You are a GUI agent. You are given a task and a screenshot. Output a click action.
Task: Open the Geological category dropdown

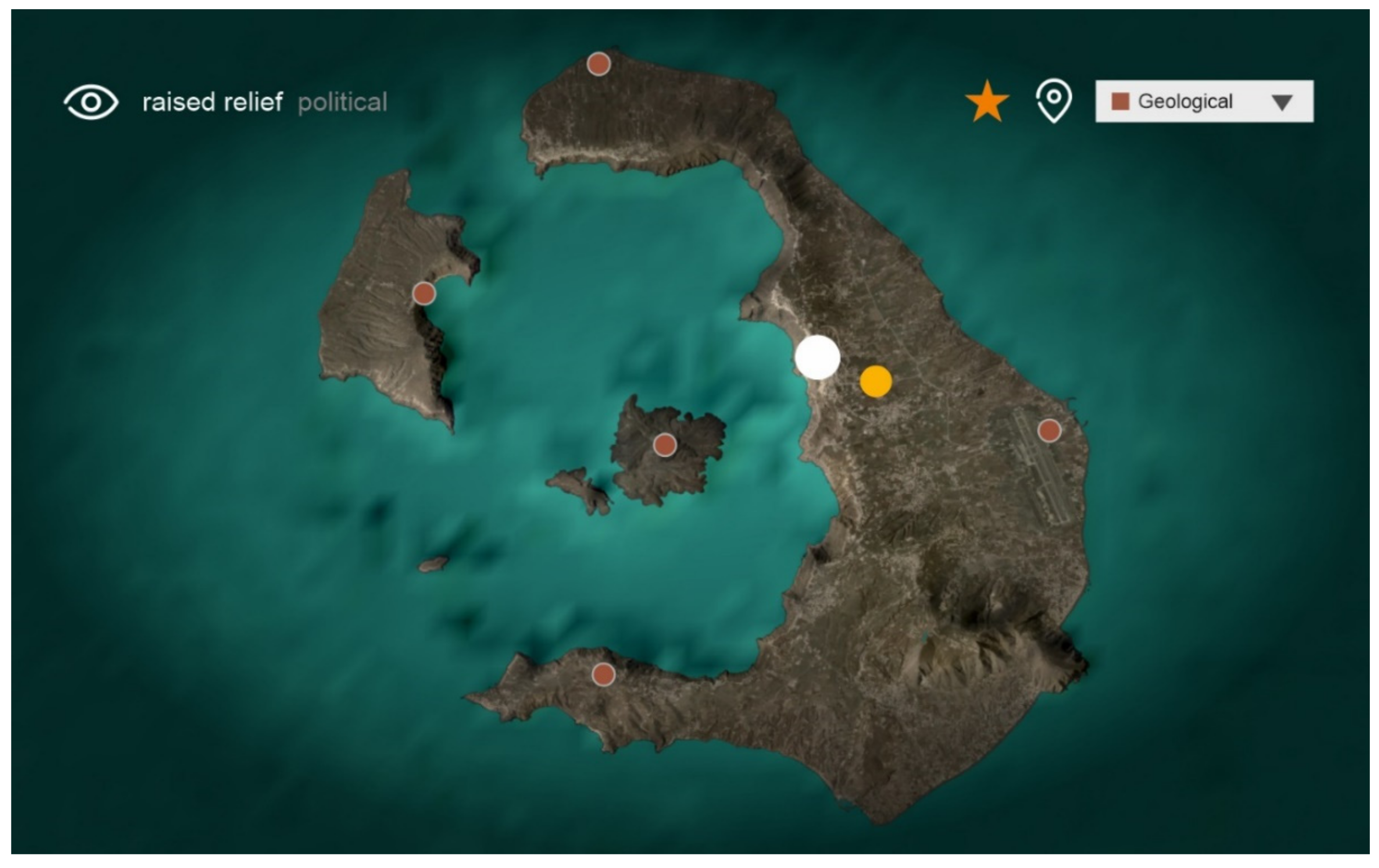pos(1204,101)
